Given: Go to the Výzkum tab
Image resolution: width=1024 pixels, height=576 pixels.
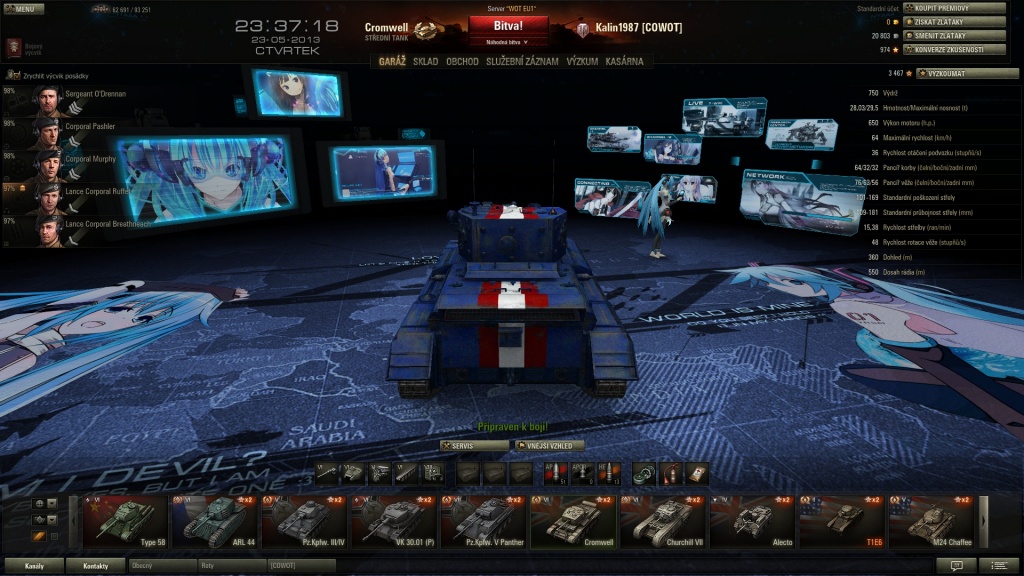Looking at the screenshot, I should click(582, 61).
